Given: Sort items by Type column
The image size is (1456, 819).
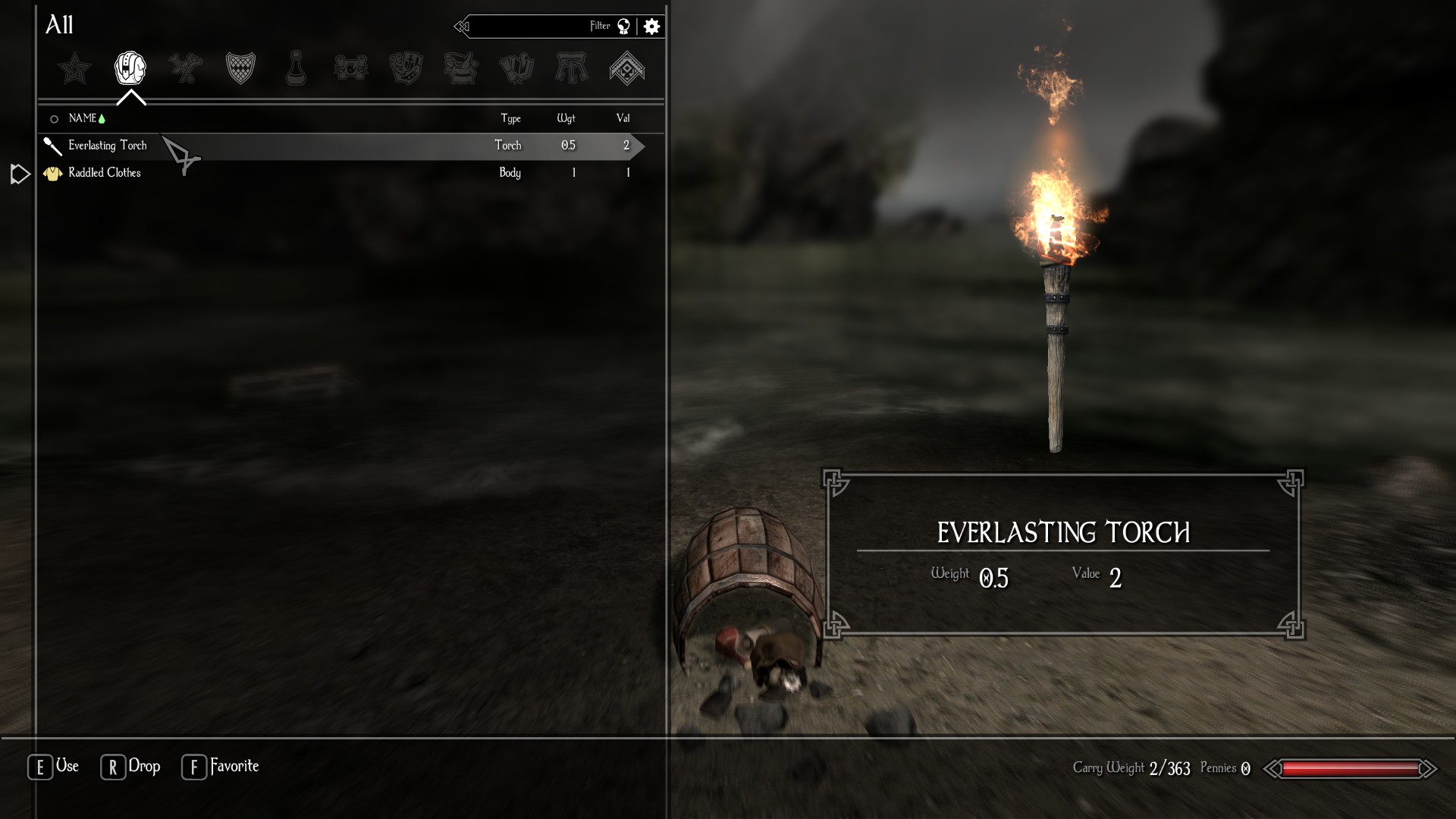Looking at the screenshot, I should (x=510, y=118).
